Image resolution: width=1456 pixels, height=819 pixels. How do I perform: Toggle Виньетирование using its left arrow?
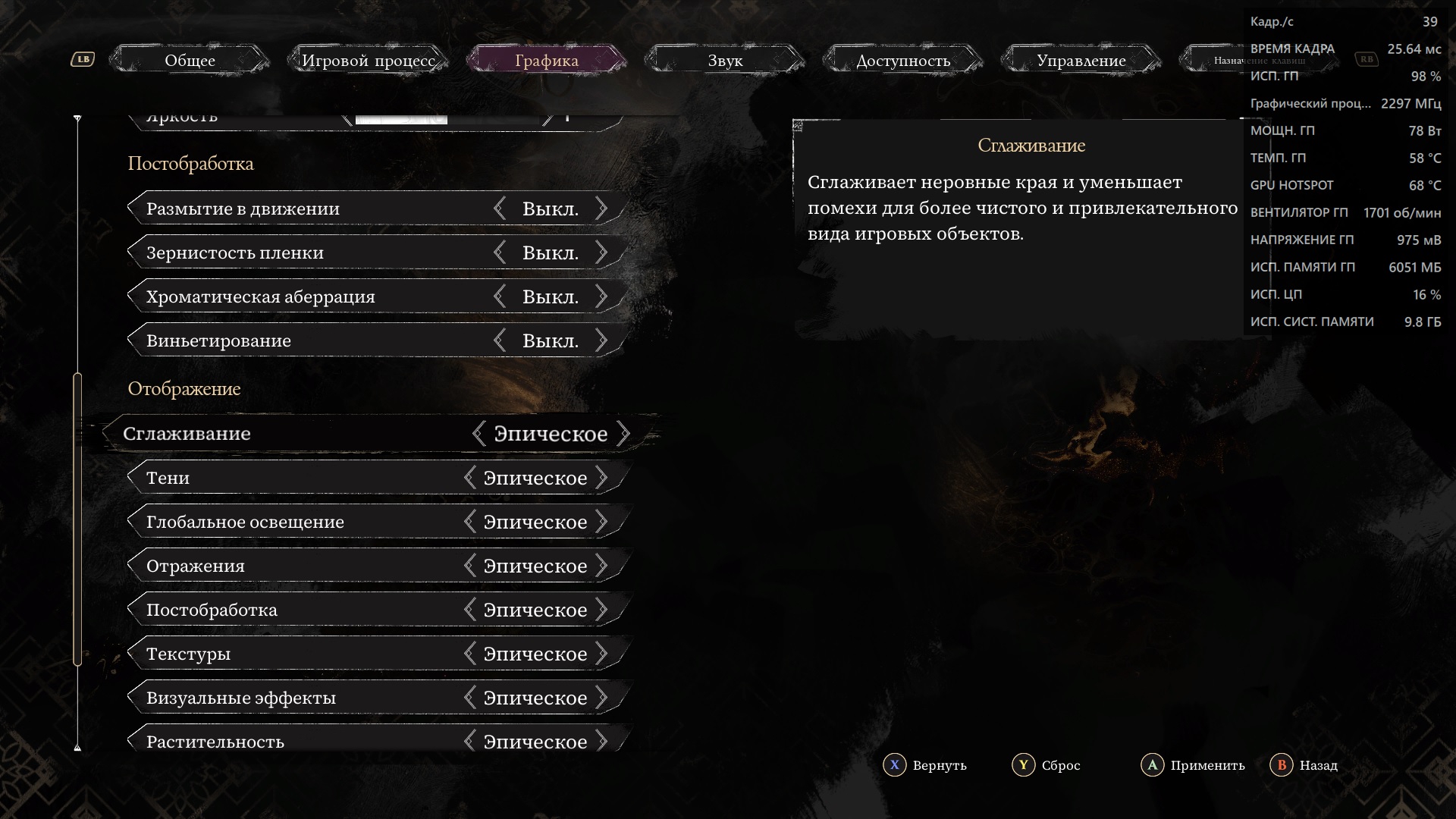pyautogui.click(x=500, y=340)
